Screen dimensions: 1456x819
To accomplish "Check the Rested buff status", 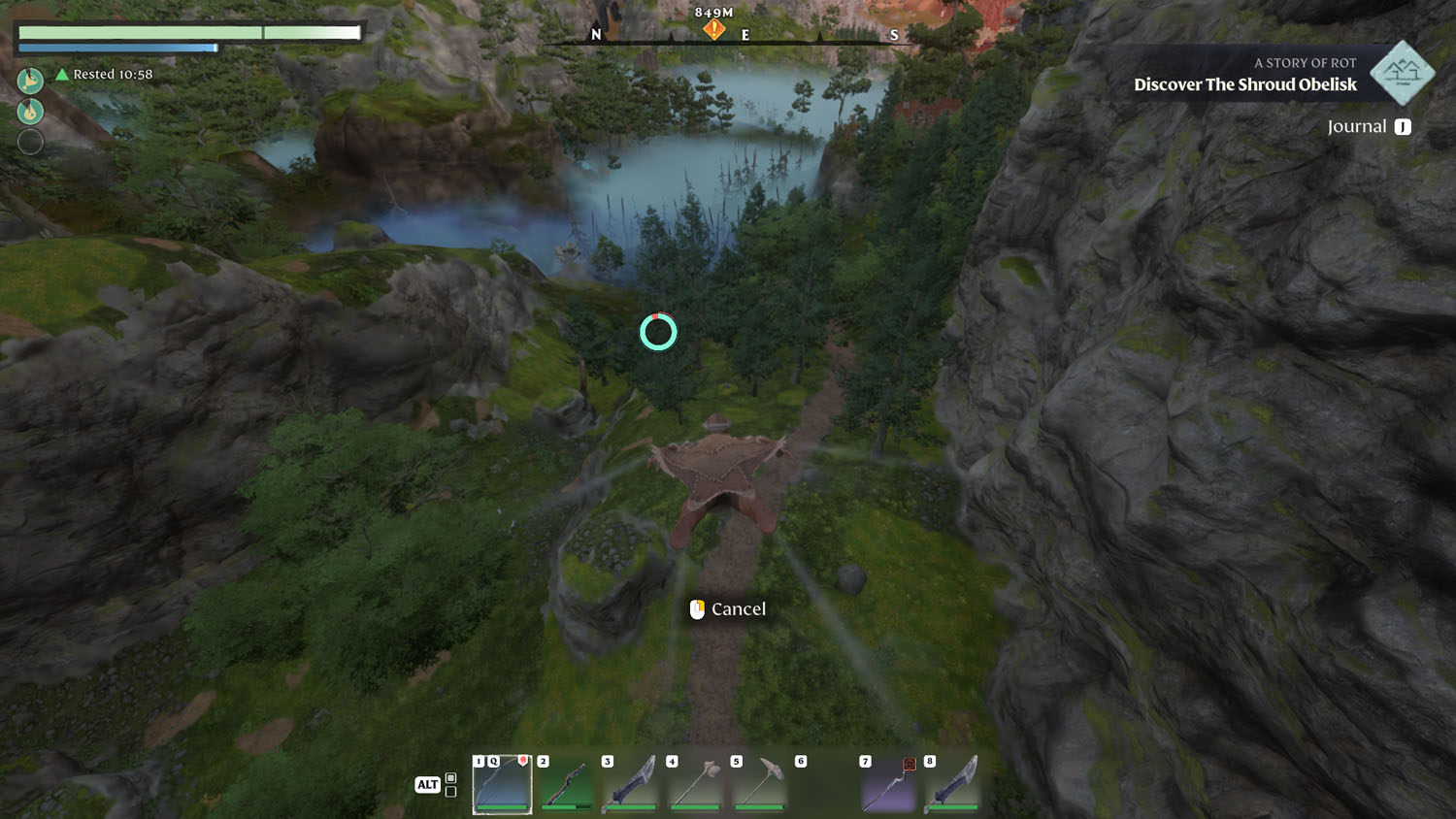I will (x=105, y=75).
